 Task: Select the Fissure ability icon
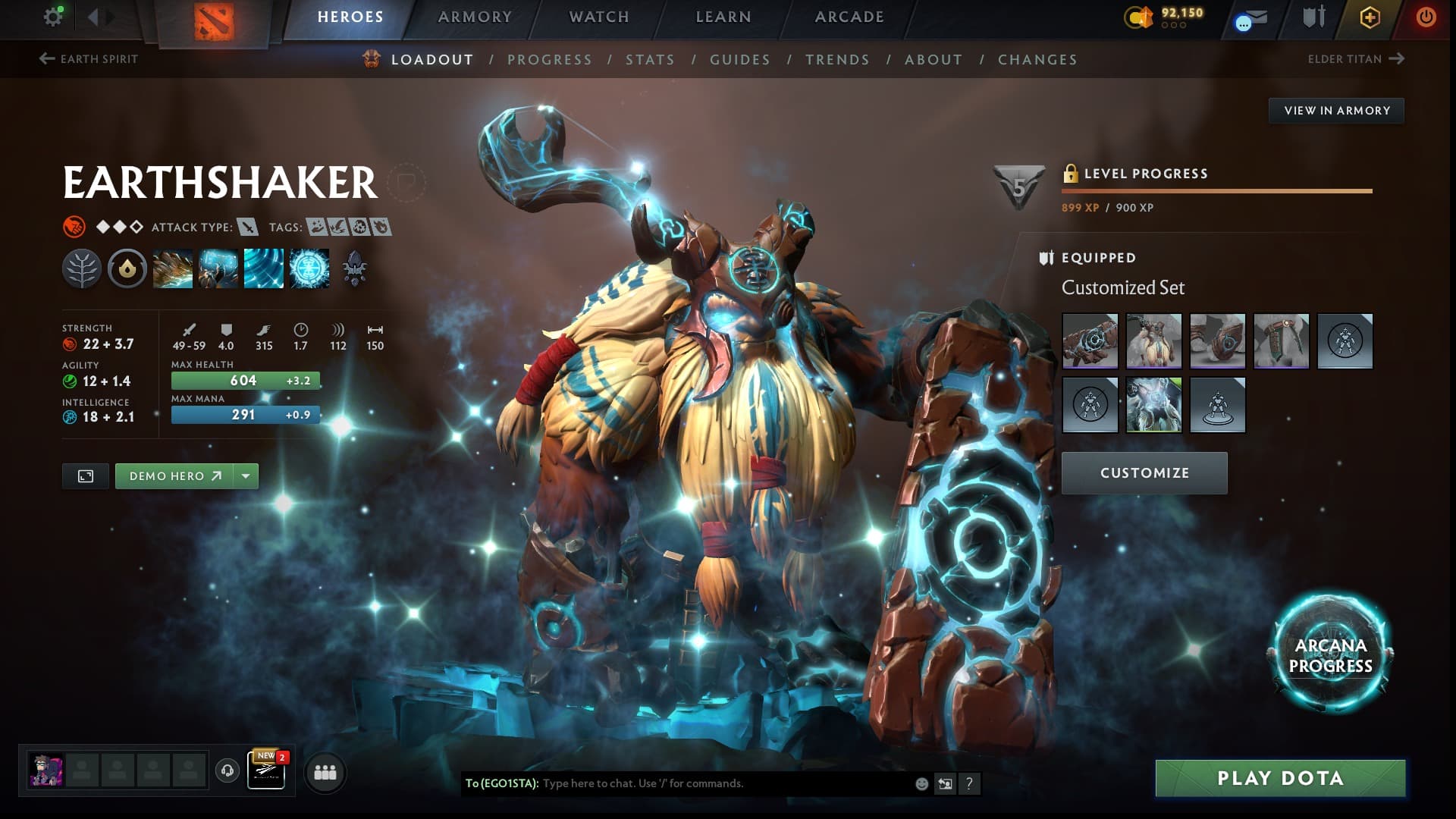click(x=173, y=268)
